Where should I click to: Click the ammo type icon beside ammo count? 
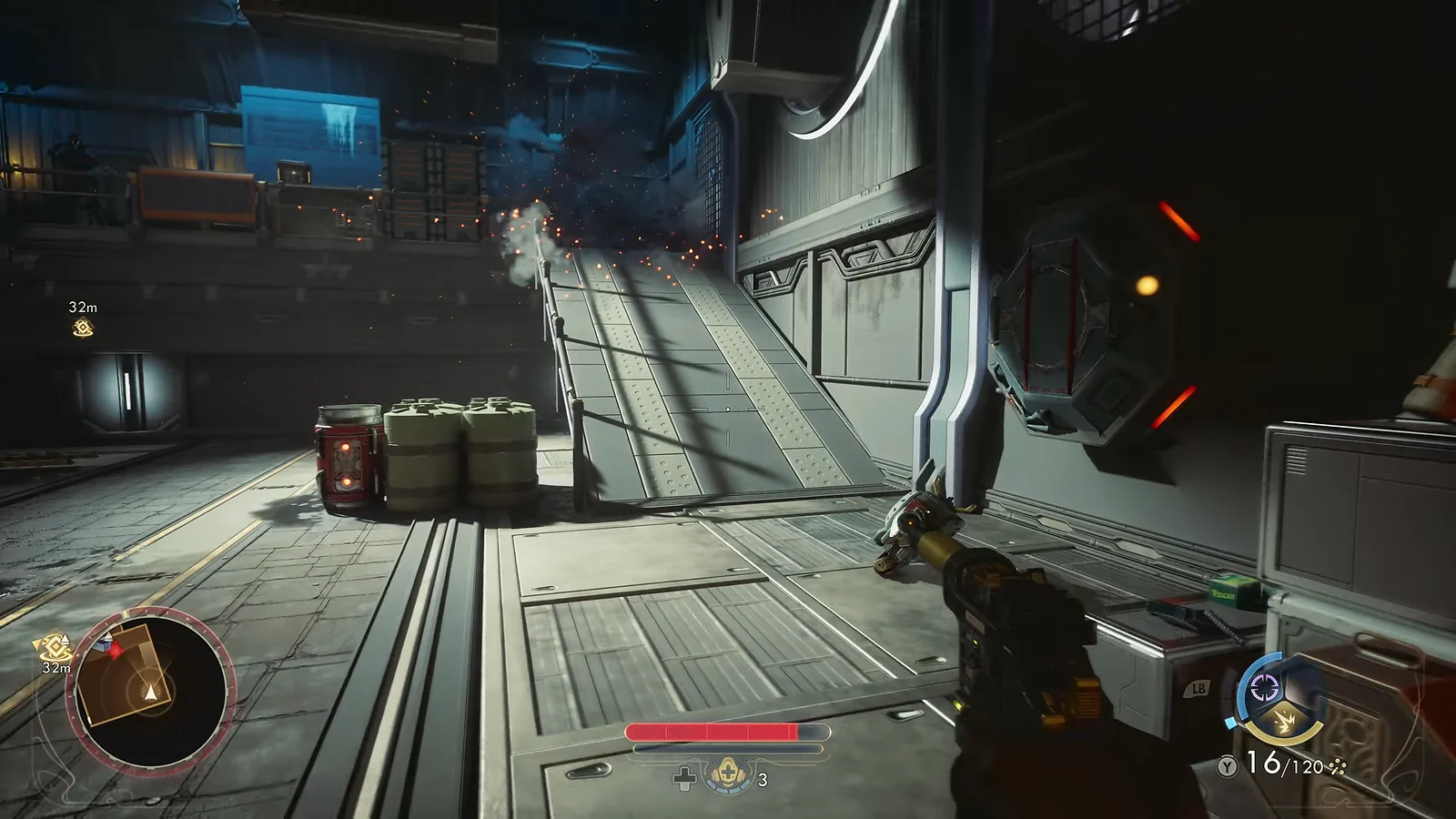coord(1337,768)
